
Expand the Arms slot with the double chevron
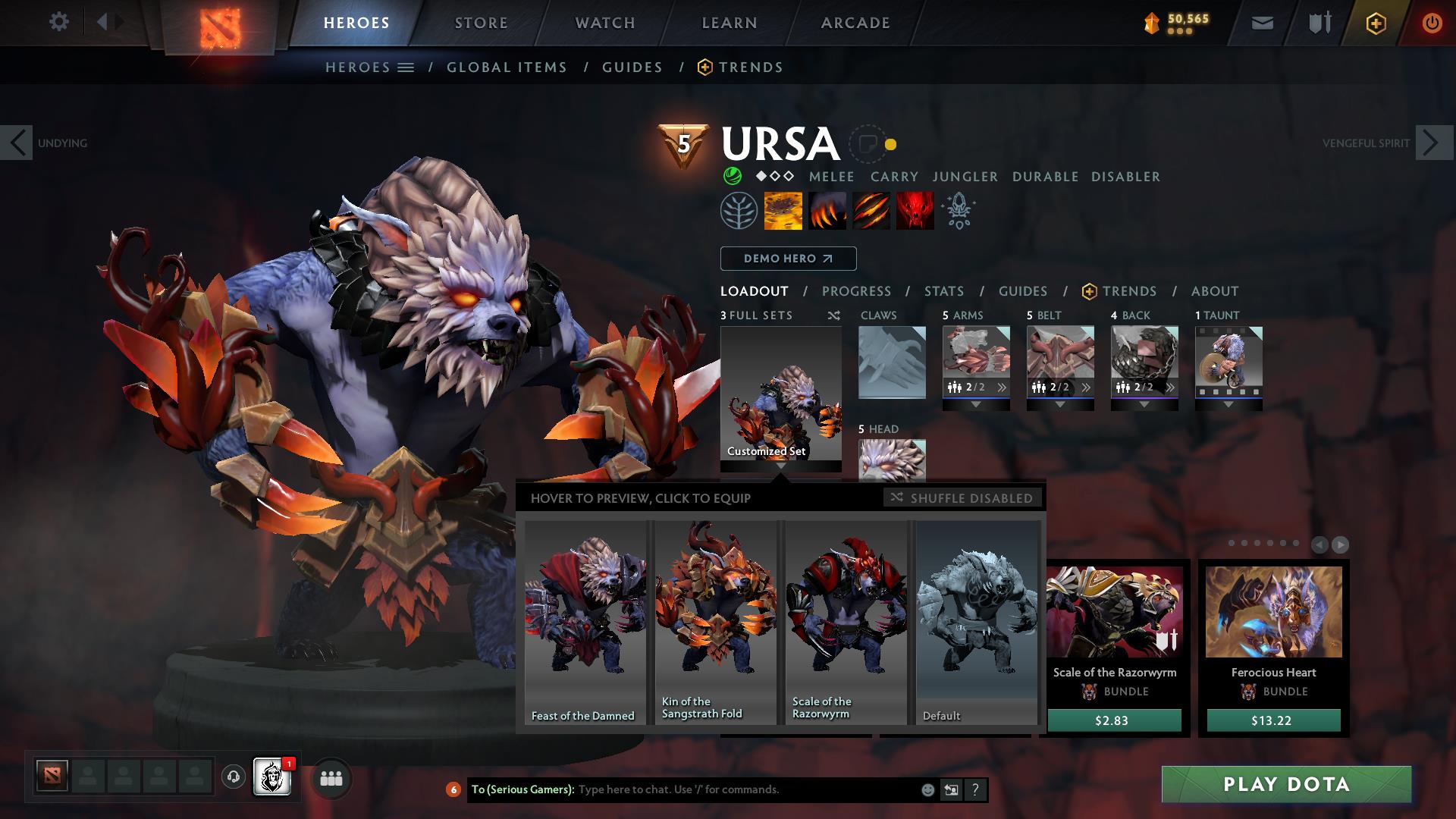coord(1001,388)
